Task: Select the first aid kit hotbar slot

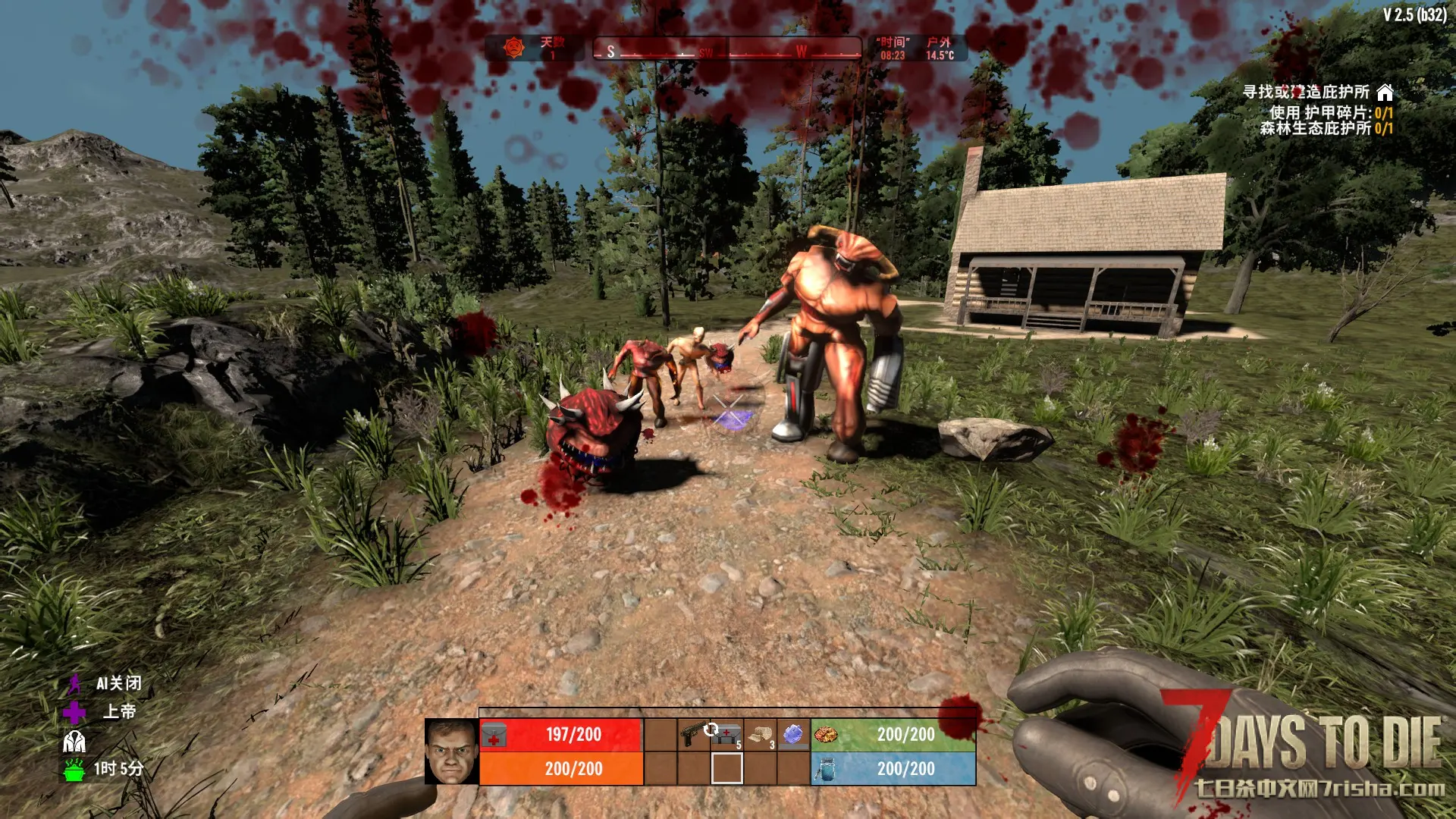Action: (x=726, y=734)
